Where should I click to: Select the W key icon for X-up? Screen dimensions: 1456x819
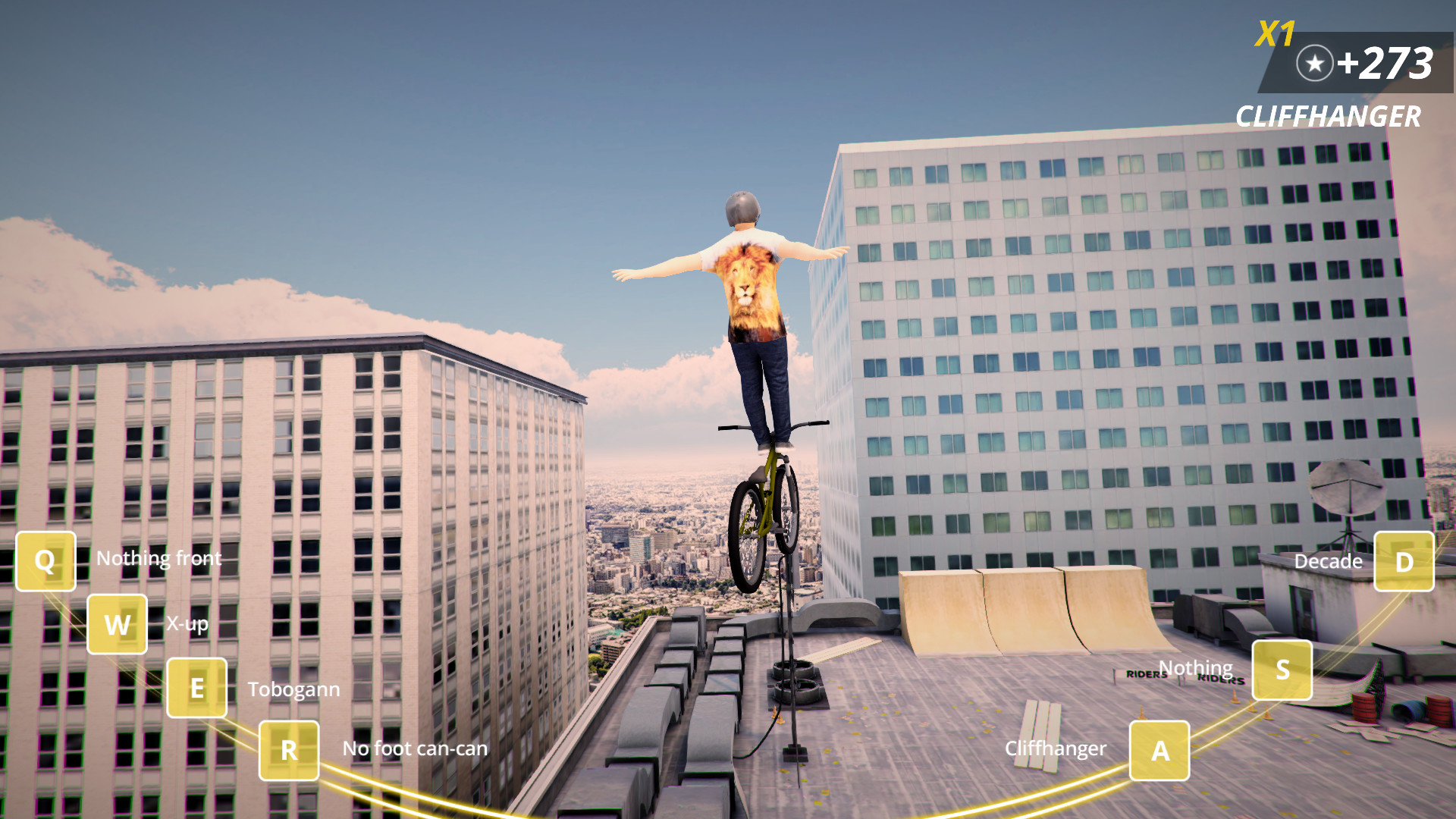coord(117,625)
